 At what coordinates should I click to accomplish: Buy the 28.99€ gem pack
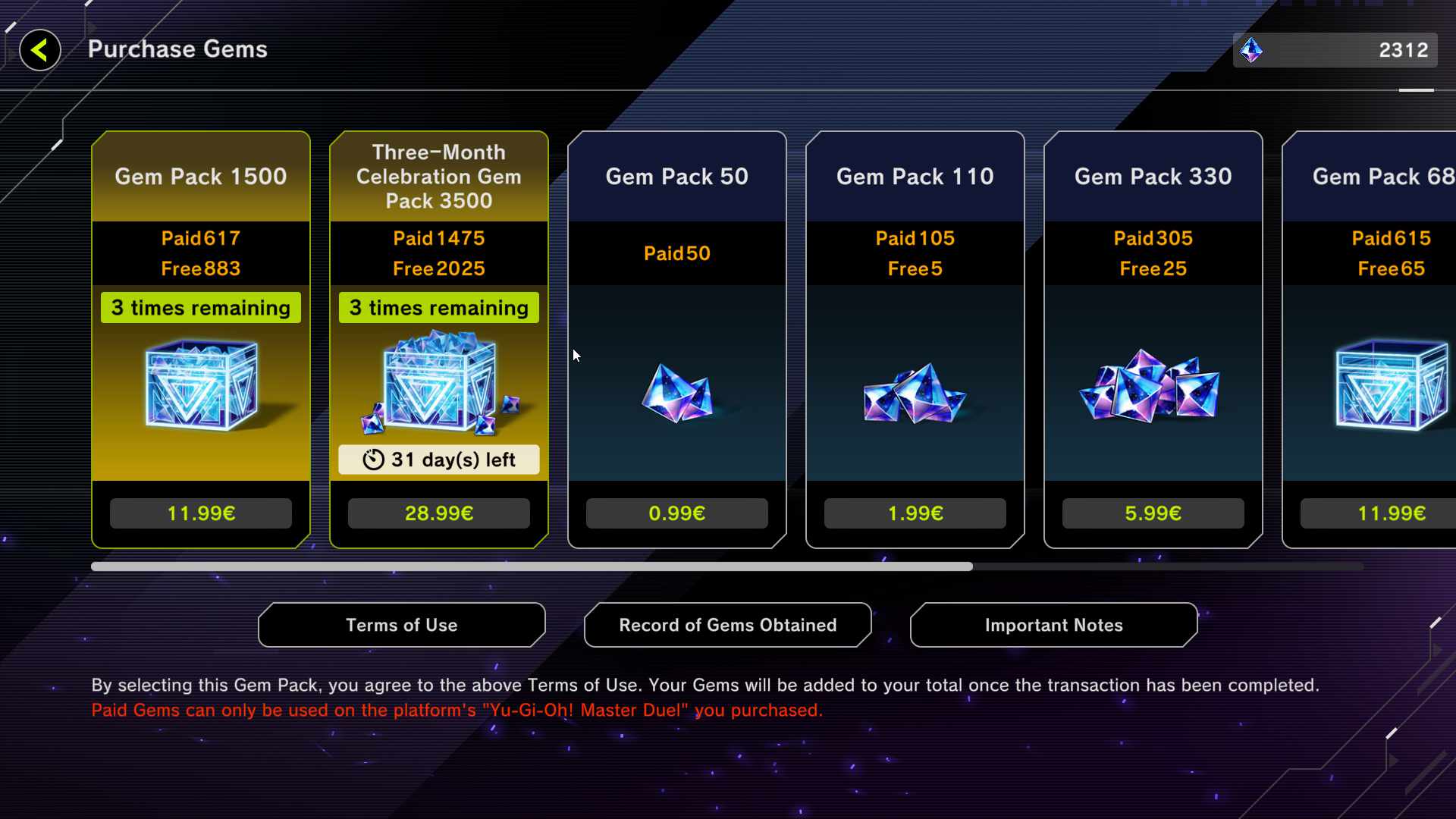[438, 513]
